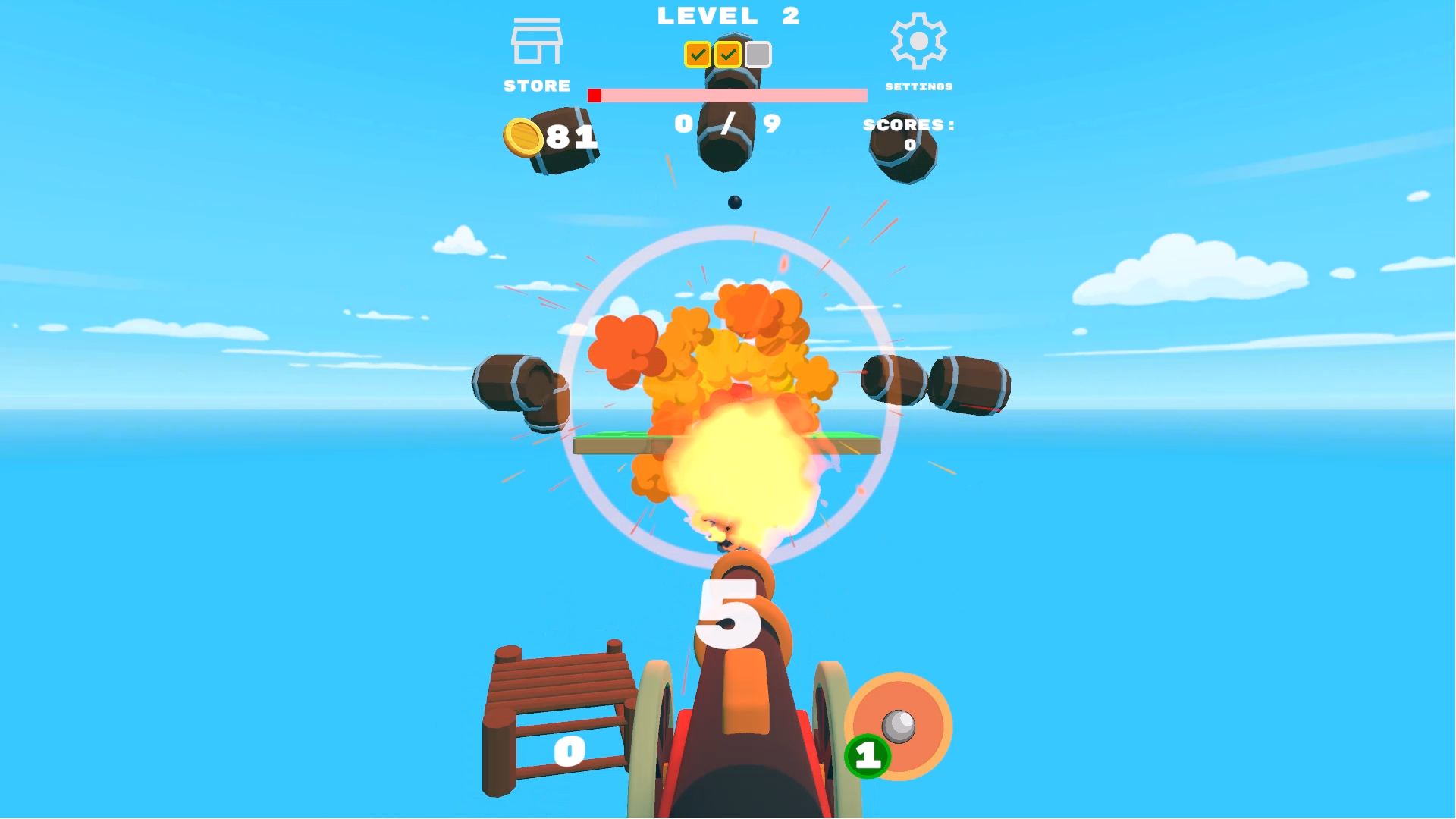Click the unchecked gray objective checkbox
1456x819 pixels.
[x=759, y=55]
